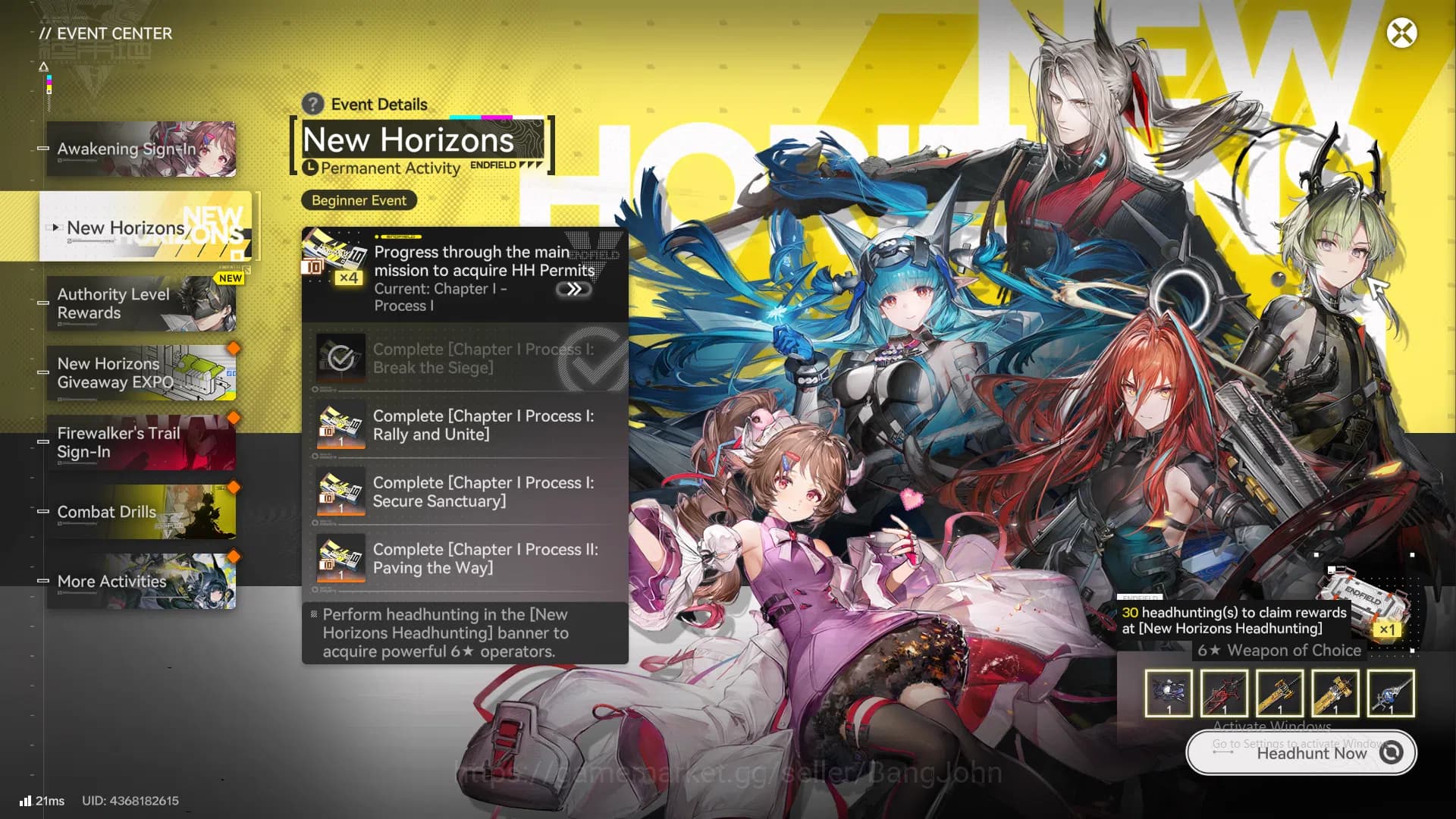Image resolution: width=1456 pixels, height=819 pixels.
Task: Click the Secure Sanctuary permit reward icon
Action: 340,492
